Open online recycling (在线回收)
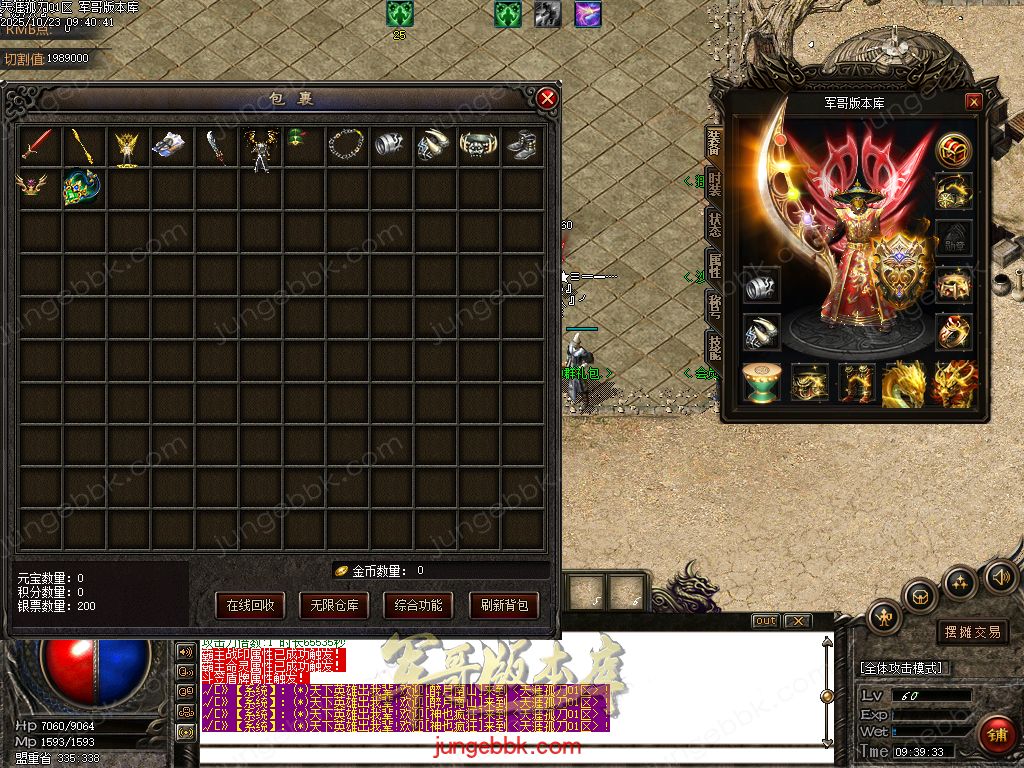 point(250,605)
